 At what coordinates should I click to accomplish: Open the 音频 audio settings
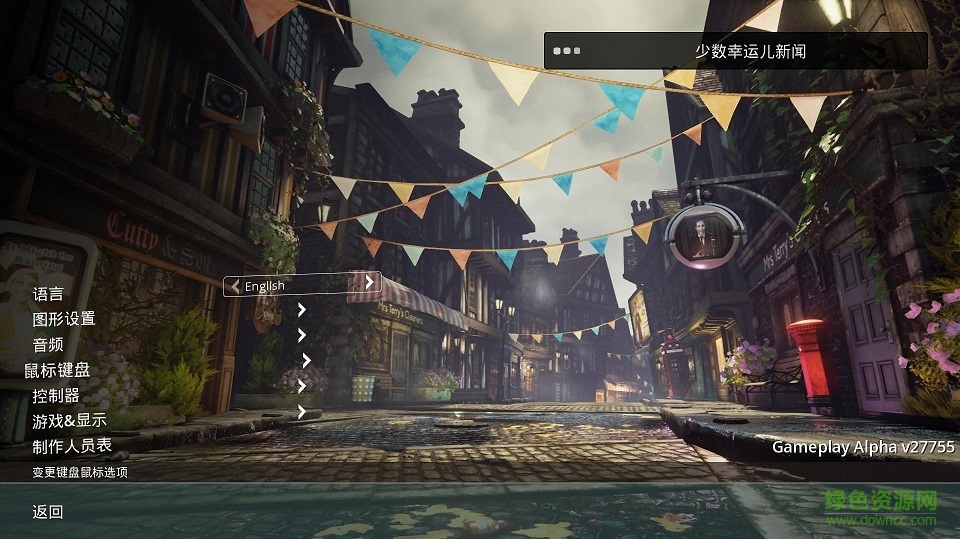(x=48, y=345)
